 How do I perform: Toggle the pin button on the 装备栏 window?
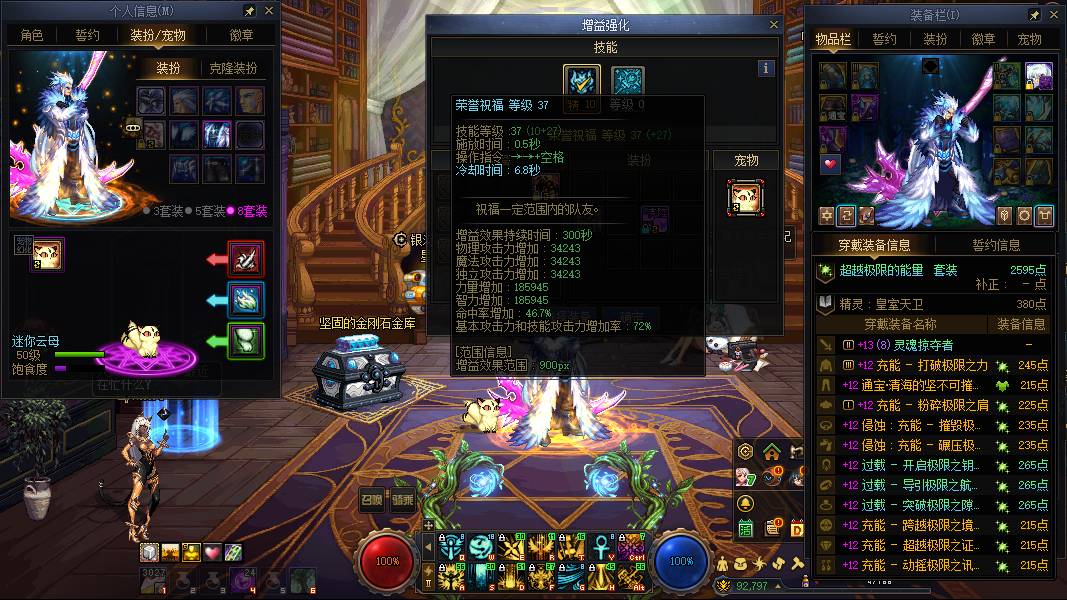click(1033, 15)
